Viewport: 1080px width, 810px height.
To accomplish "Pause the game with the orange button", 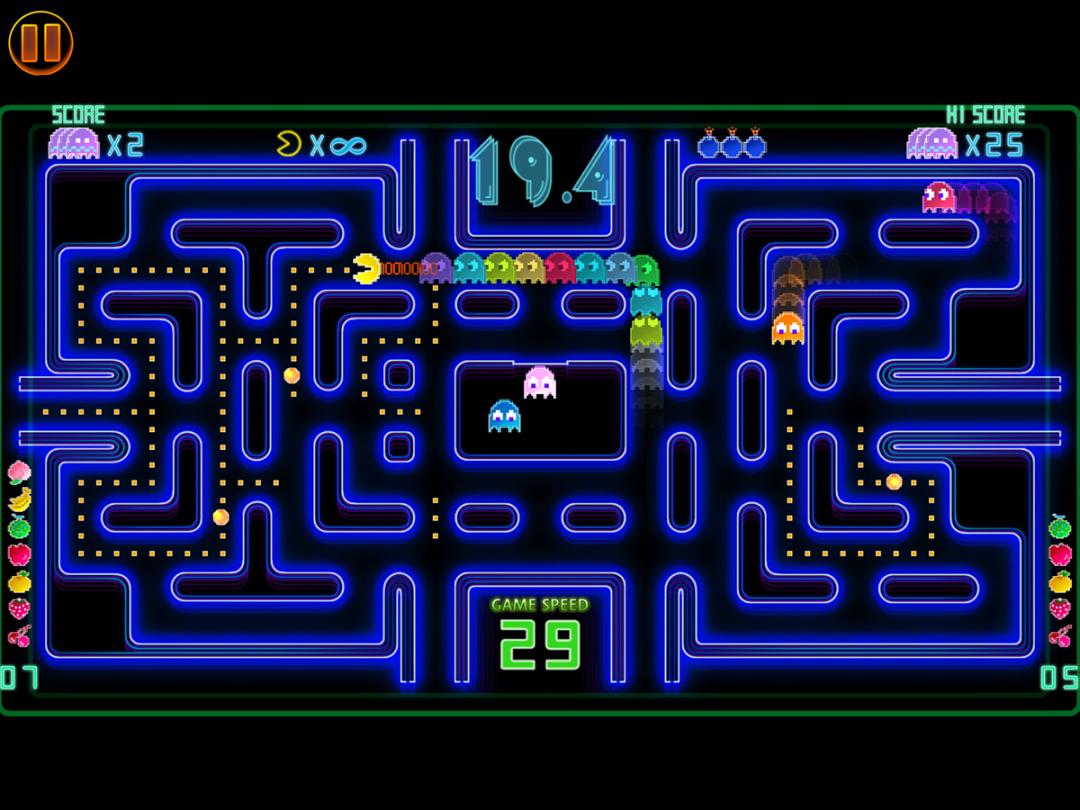I will click(41, 41).
